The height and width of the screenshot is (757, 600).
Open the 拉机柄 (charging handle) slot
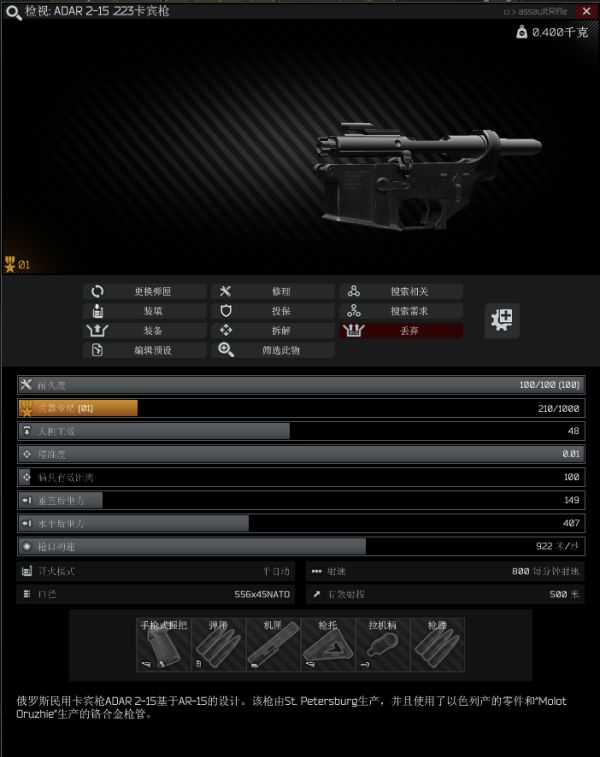pos(383,645)
